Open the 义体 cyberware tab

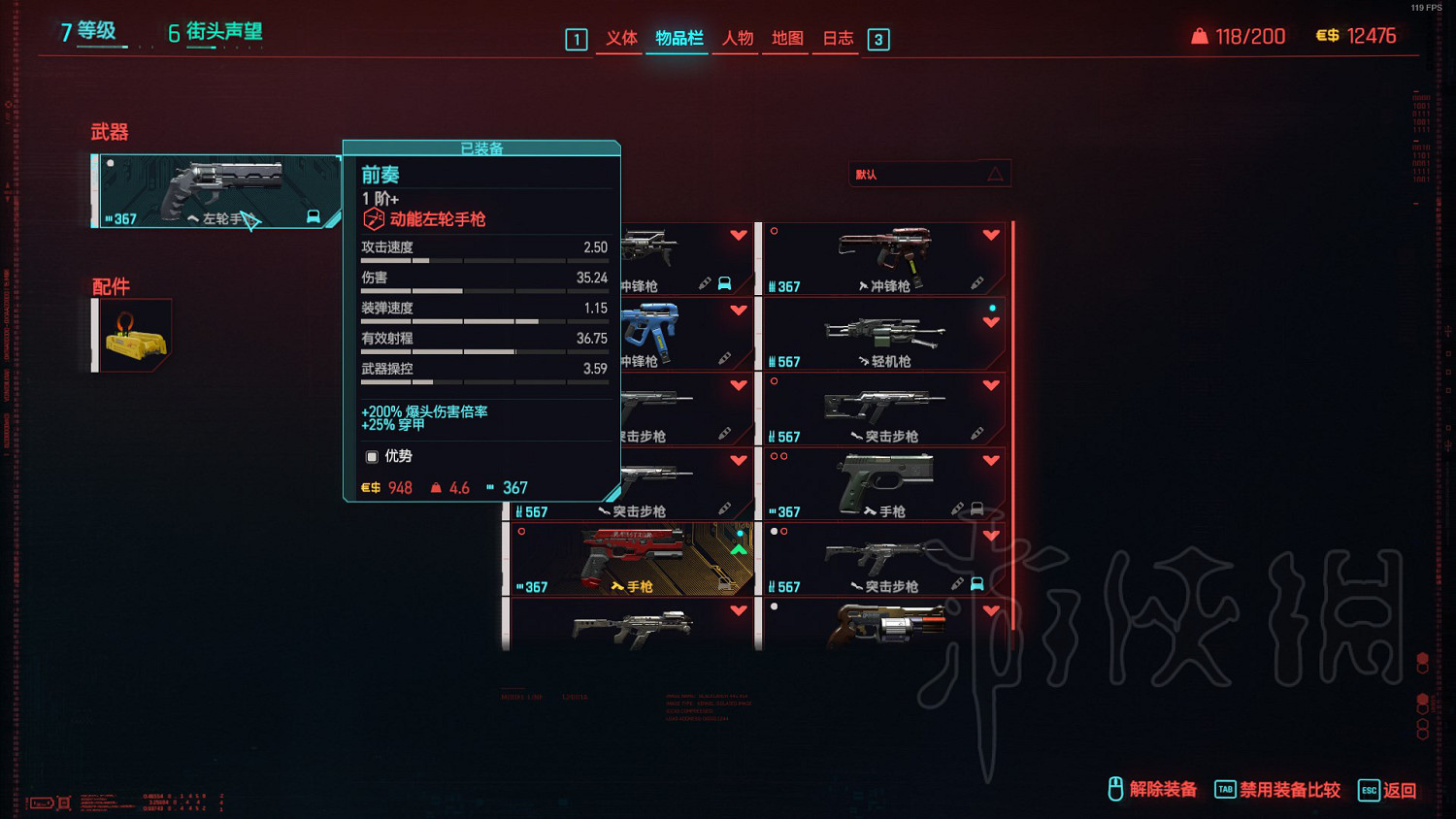point(620,39)
